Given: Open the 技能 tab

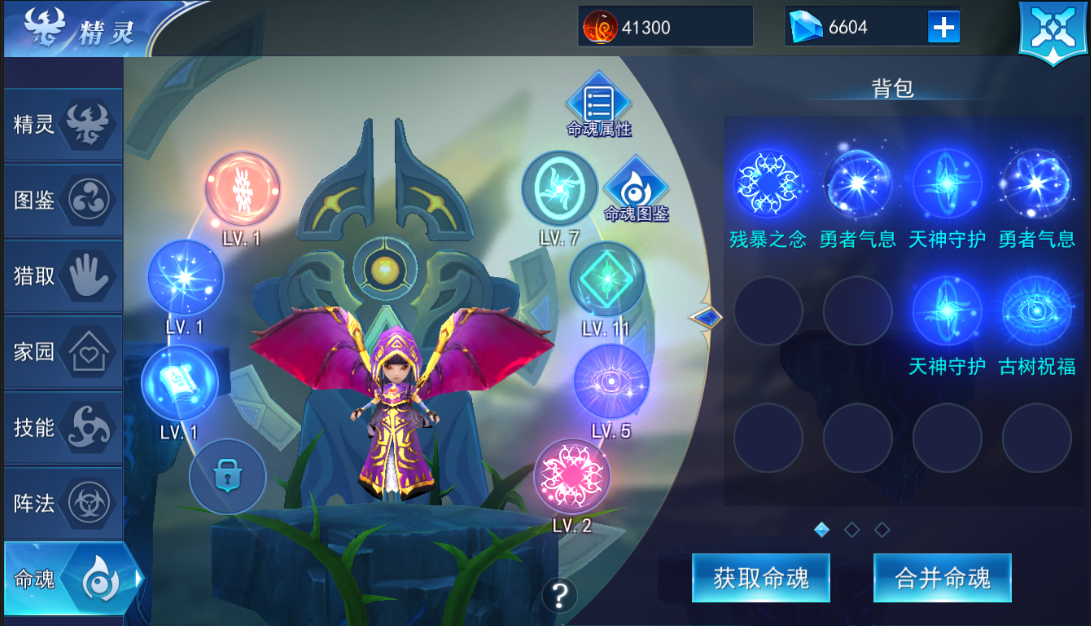Looking at the screenshot, I should click(x=62, y=427).
